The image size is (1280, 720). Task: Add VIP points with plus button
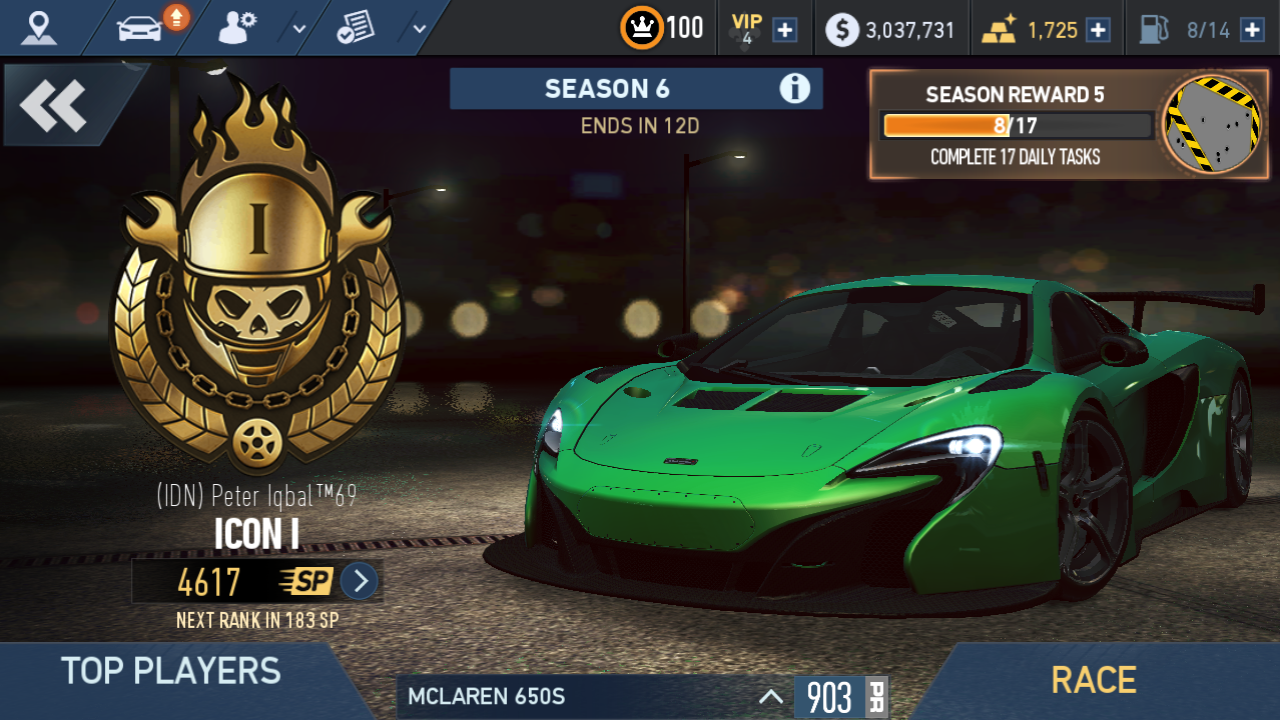786,30
